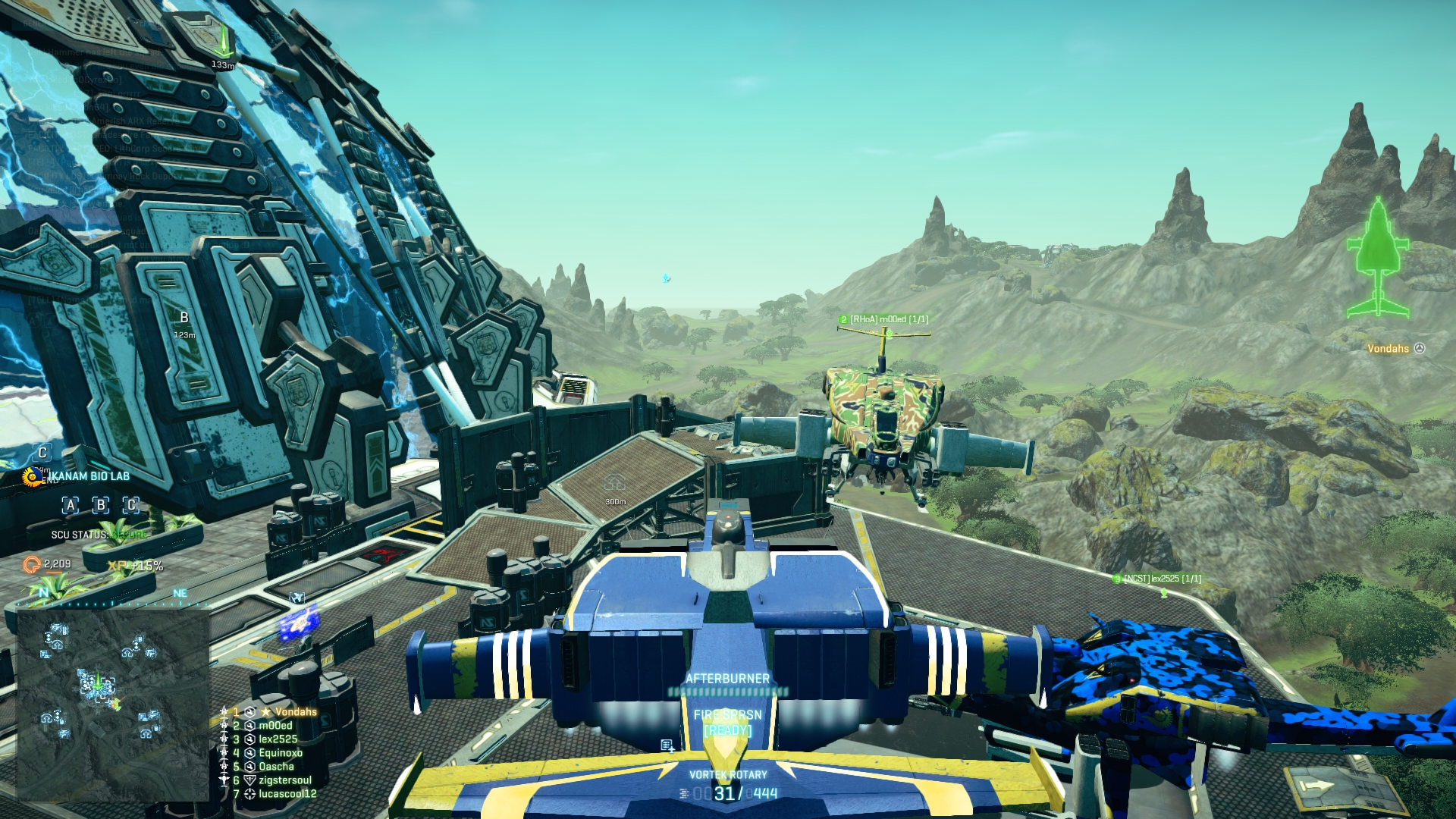1456x819 pixels.
Task: Select m00ed in the squad list
Action: (x=275, y=726)
